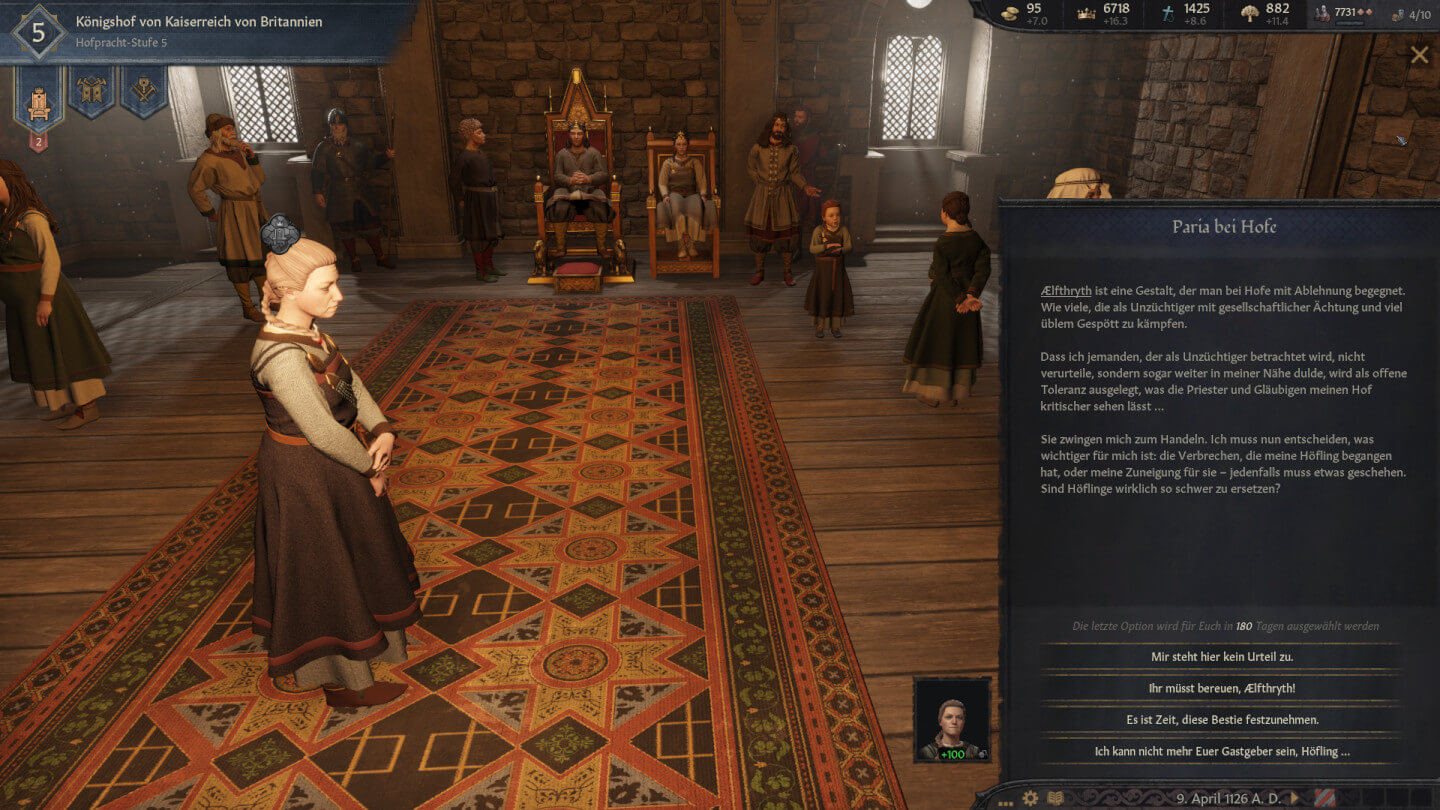Open the hammer and tools banner tab
The width and height of the screenshot is (1440, 810).
[x=143, y=90]
